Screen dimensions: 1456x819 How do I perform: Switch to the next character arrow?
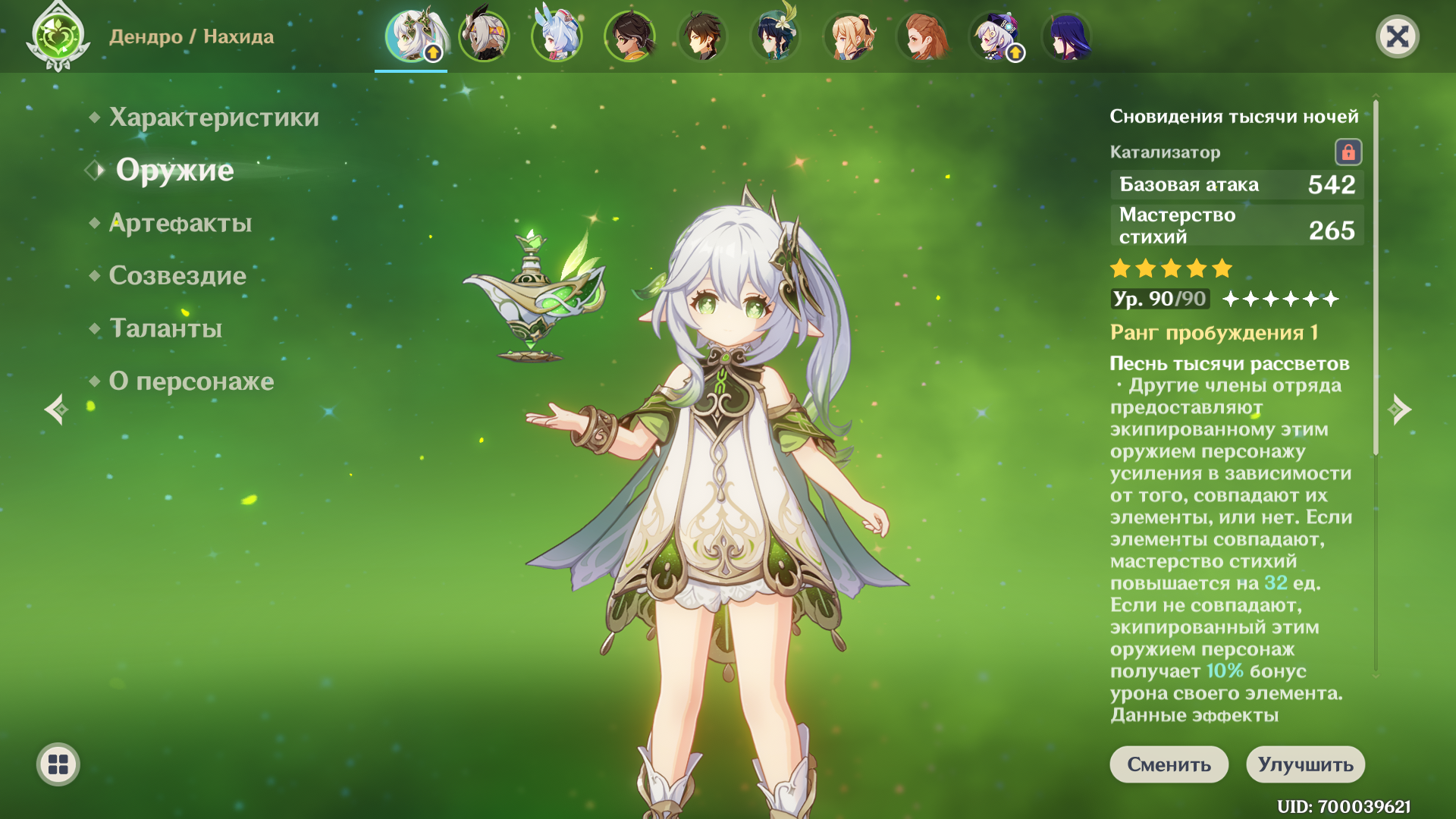[x=1400, y=409]
